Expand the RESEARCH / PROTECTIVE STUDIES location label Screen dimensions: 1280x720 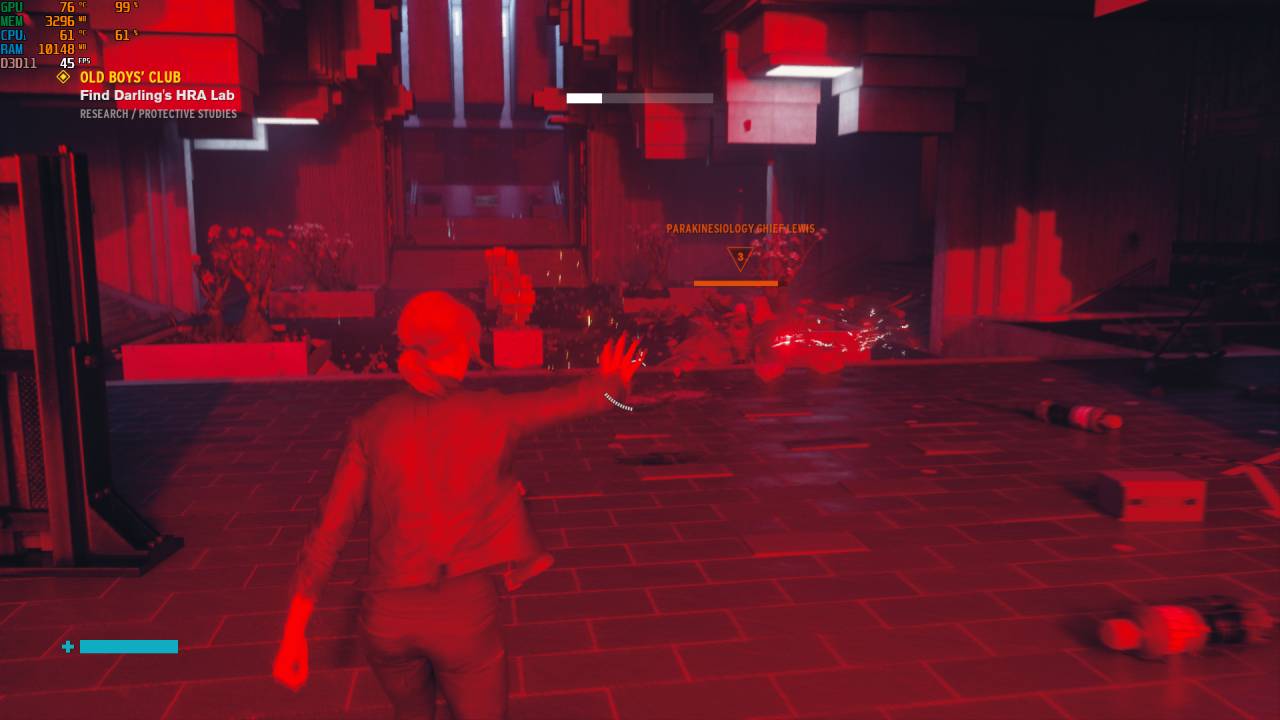pos(158,114)
